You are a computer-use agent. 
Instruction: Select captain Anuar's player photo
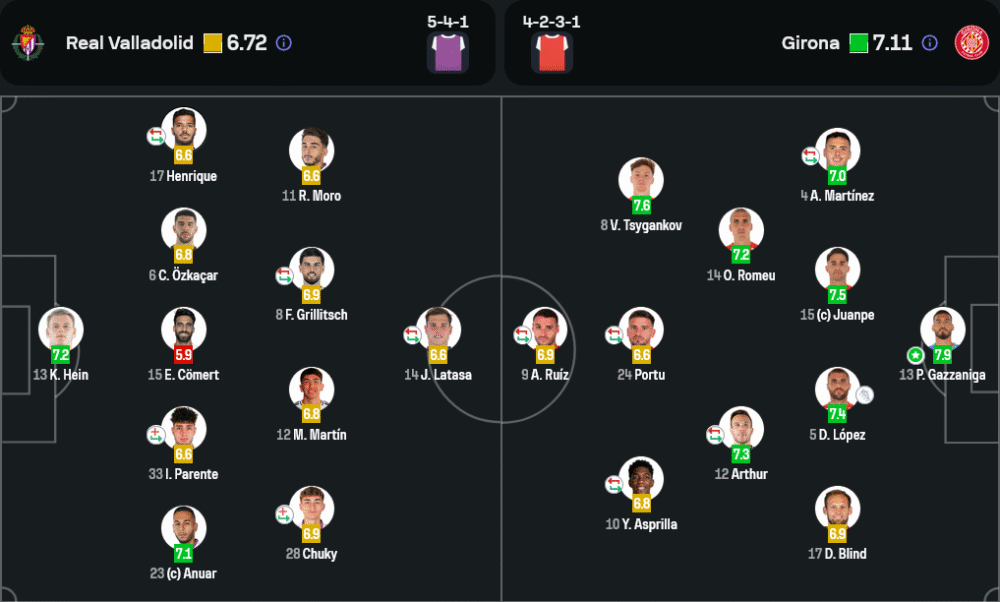[x=184, y=528]
